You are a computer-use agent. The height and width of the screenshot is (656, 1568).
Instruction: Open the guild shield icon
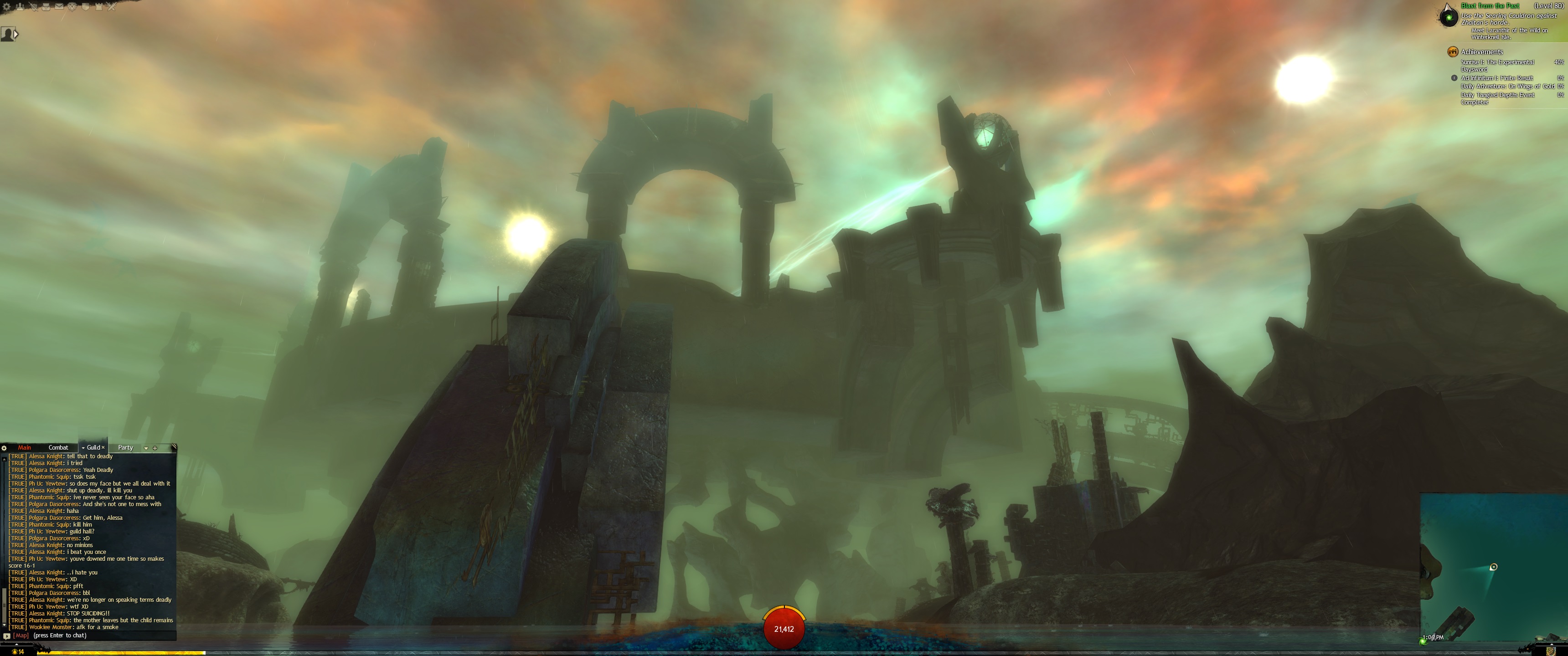[85, 7]
